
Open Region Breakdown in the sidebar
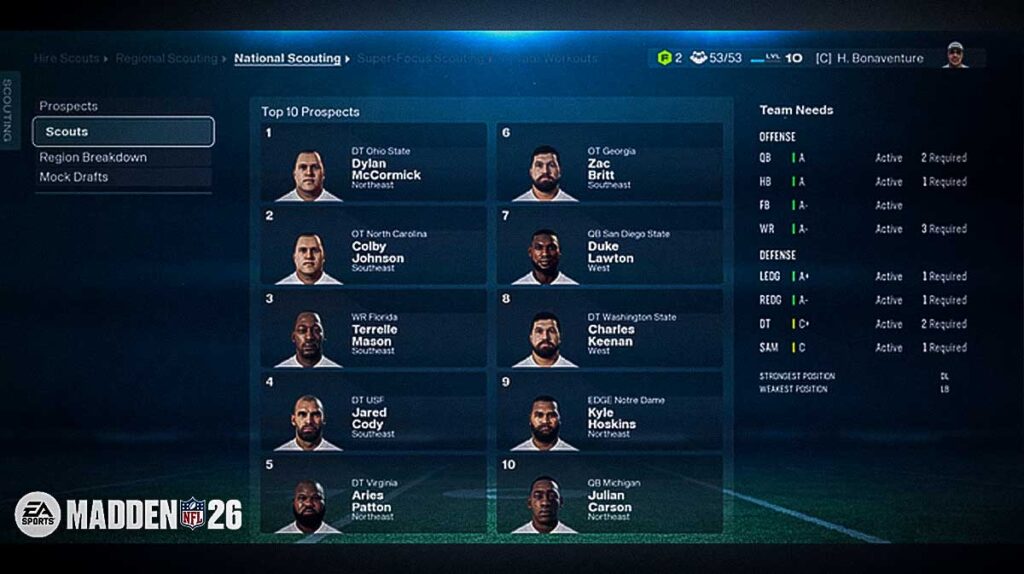[93, 157]
